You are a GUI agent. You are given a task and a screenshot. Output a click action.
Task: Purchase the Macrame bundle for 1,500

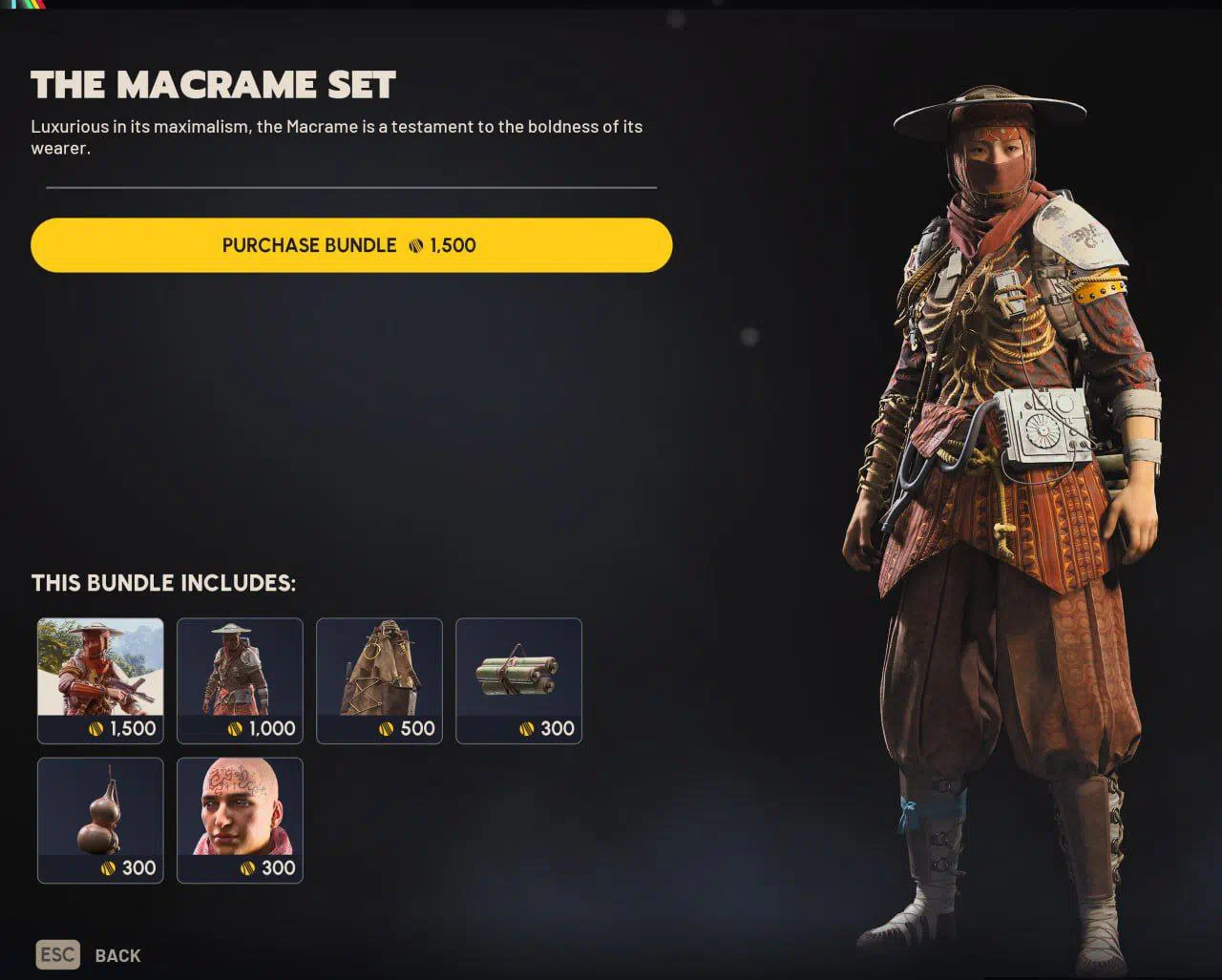click(351, 245)
